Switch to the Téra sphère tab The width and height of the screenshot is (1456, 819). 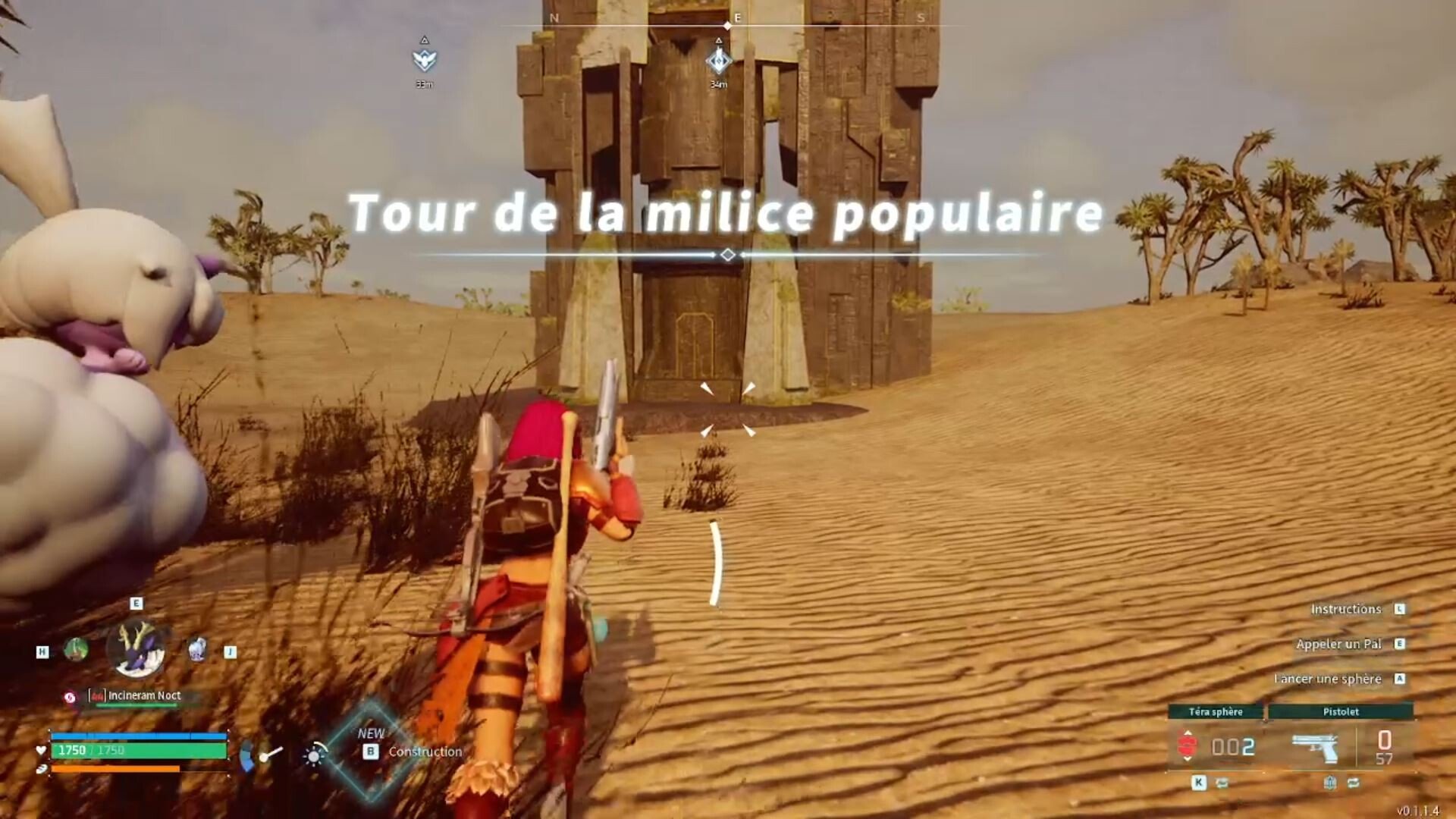[1216, 711]
